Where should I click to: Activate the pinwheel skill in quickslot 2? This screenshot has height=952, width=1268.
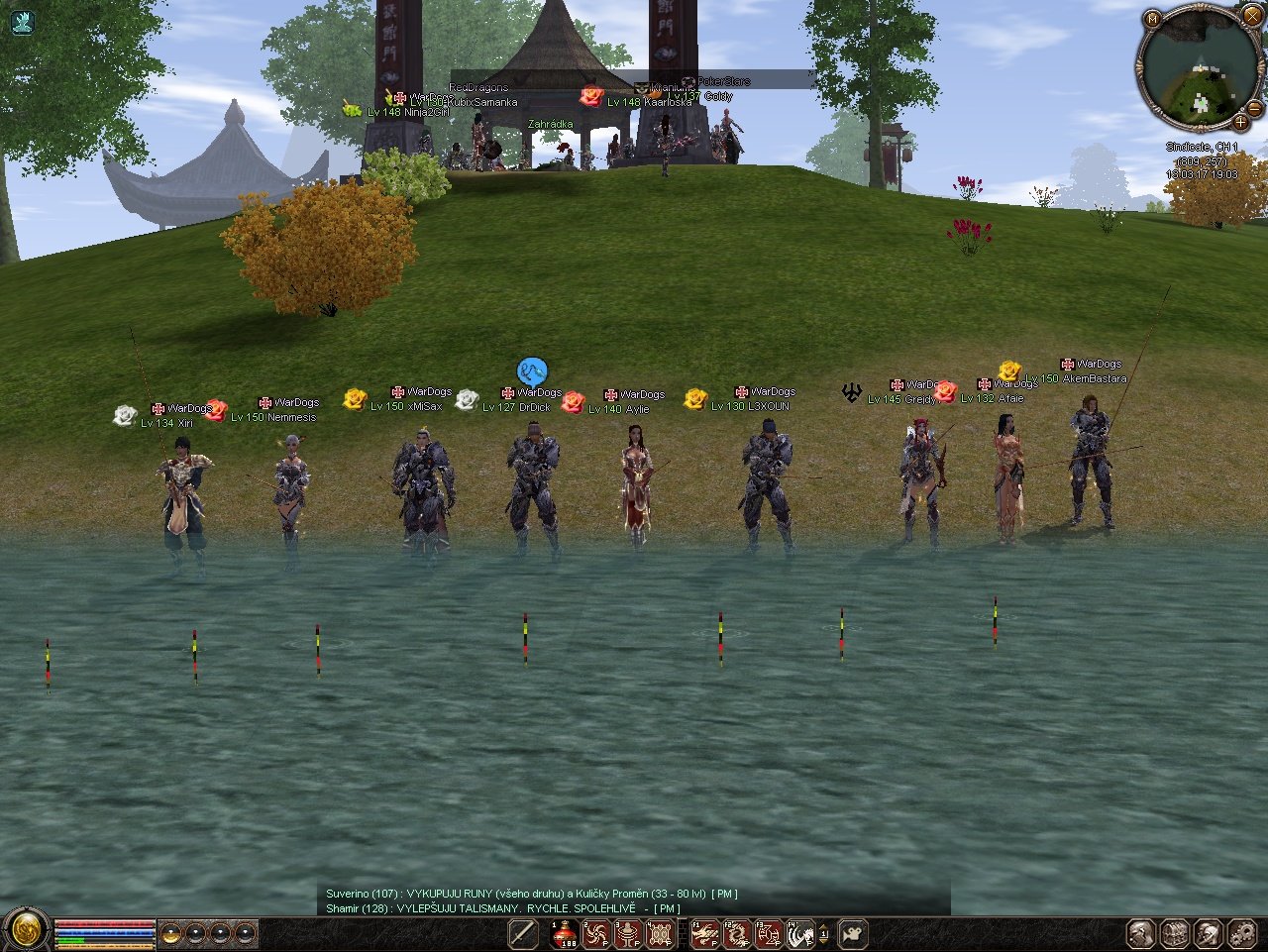(x=596, y=933)
